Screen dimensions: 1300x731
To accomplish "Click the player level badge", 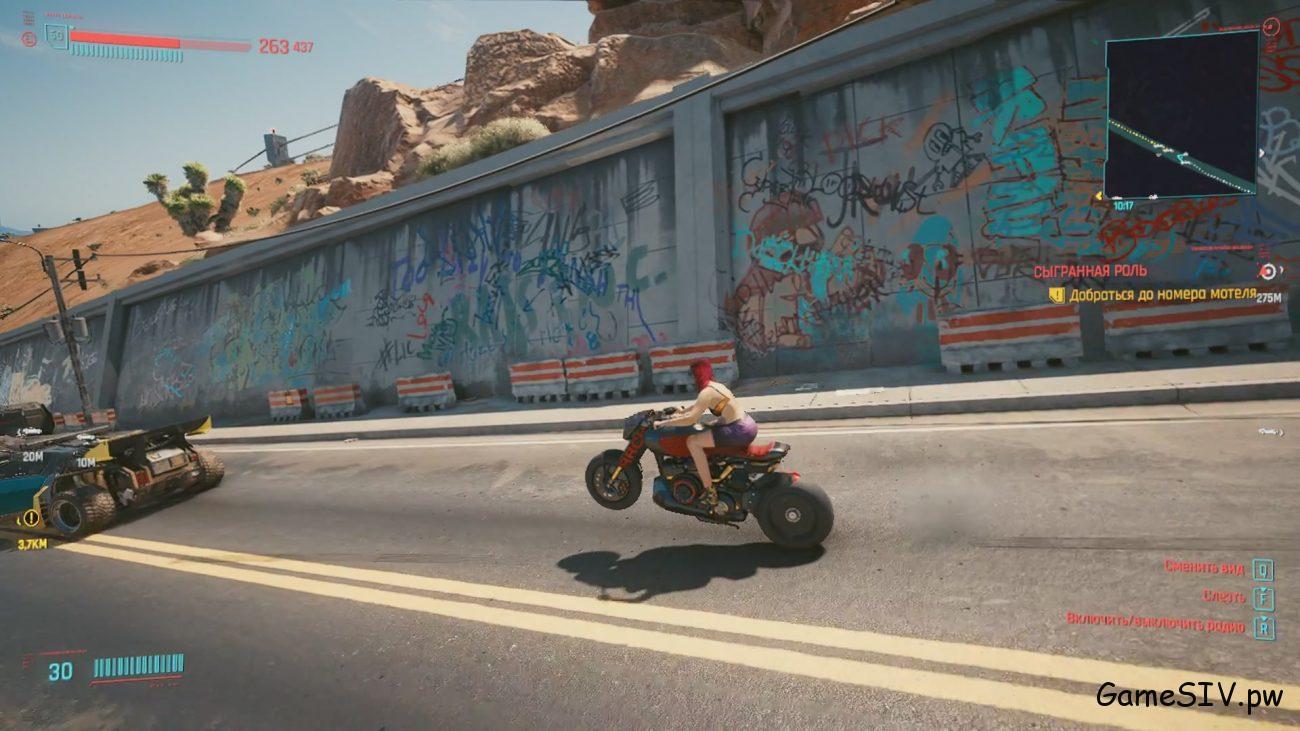I will click(x=57, y=37).
